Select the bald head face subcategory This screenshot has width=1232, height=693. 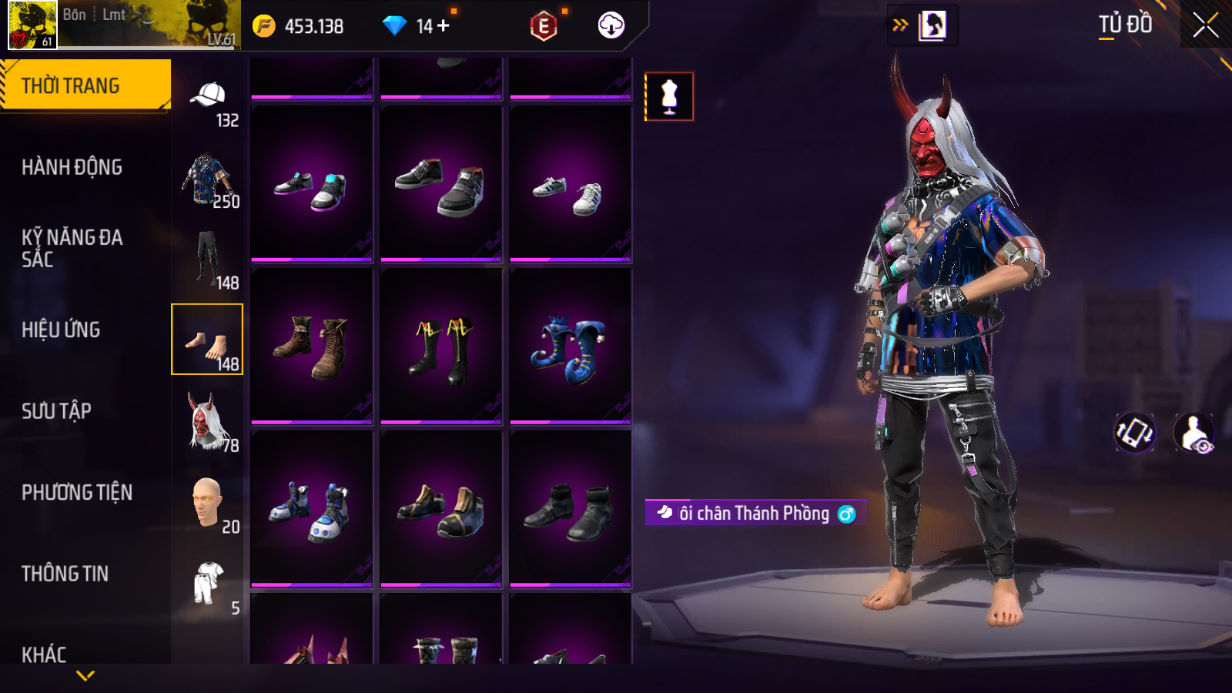[207, 501]
